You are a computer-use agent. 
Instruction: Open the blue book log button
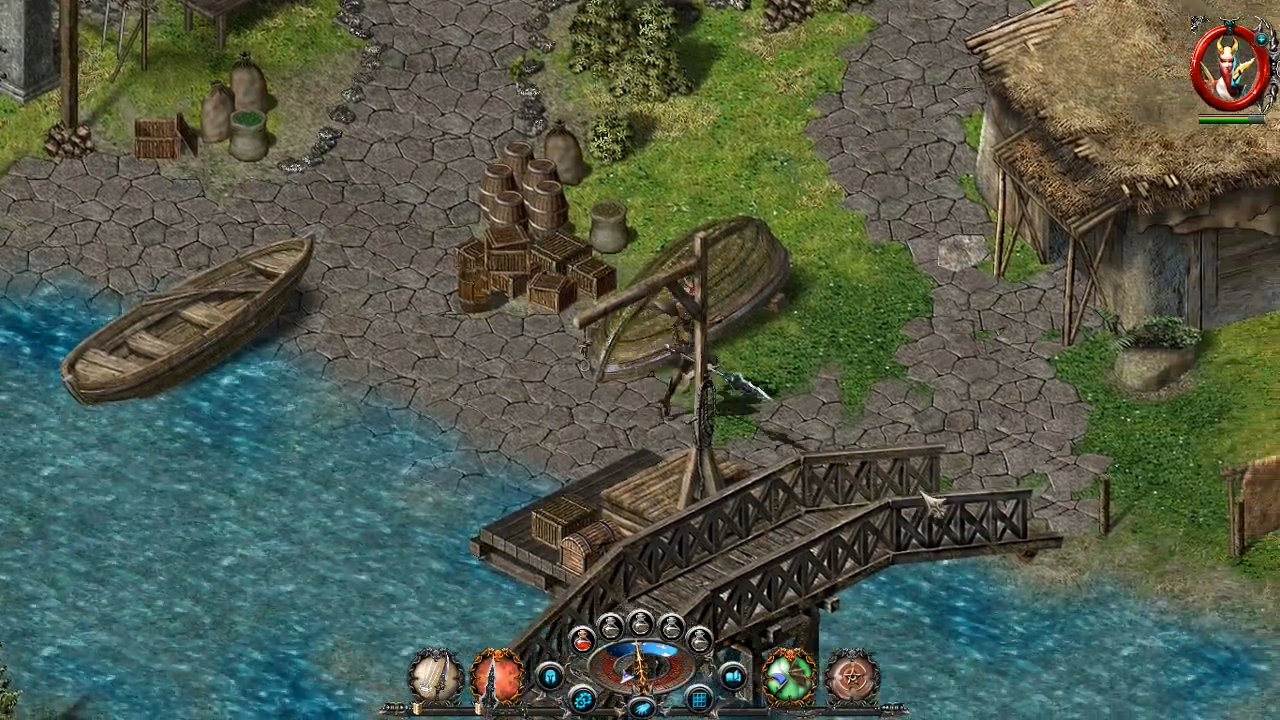coord(732,677)
